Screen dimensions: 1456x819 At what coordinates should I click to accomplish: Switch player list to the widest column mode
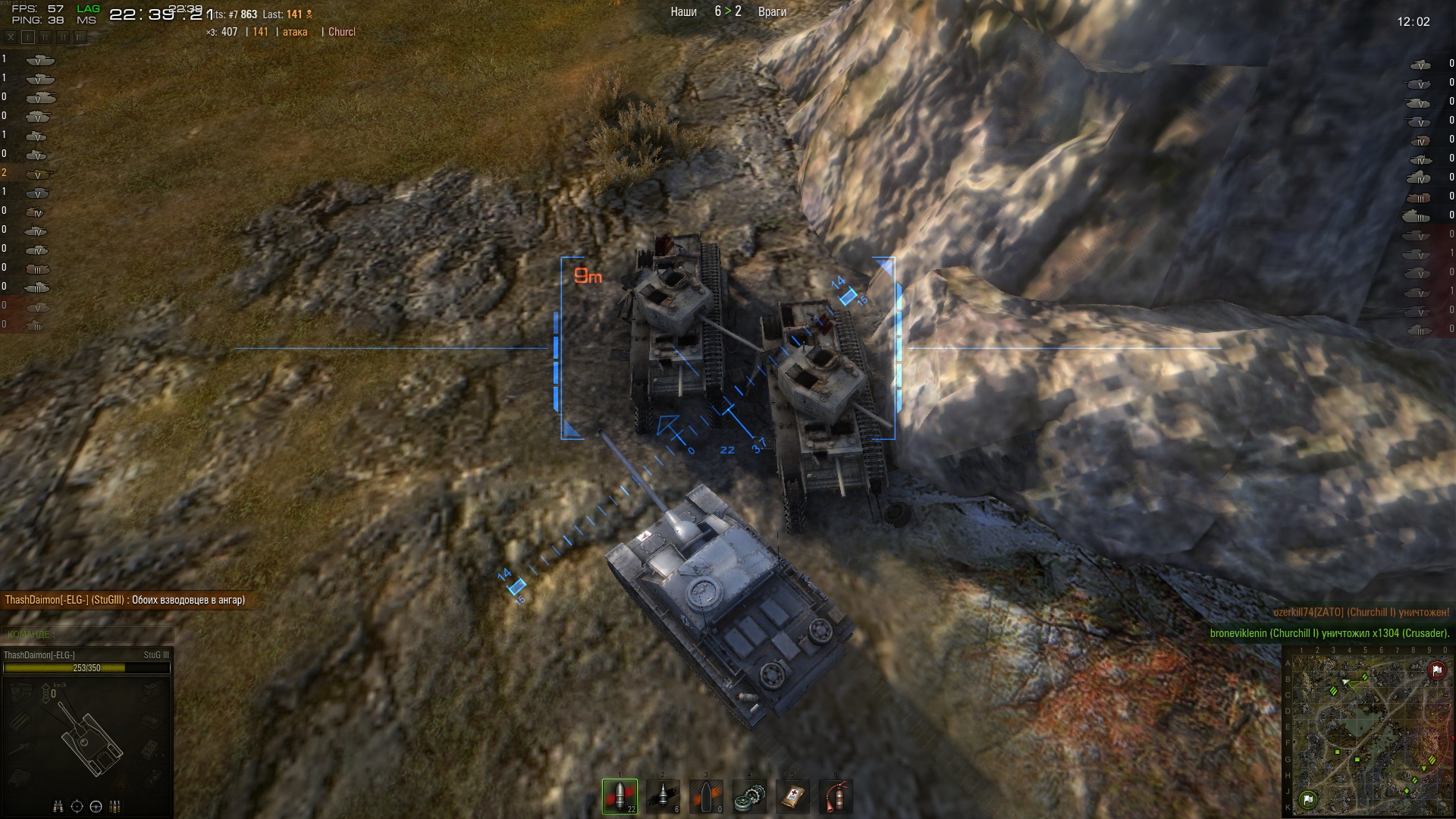point(80,36)
